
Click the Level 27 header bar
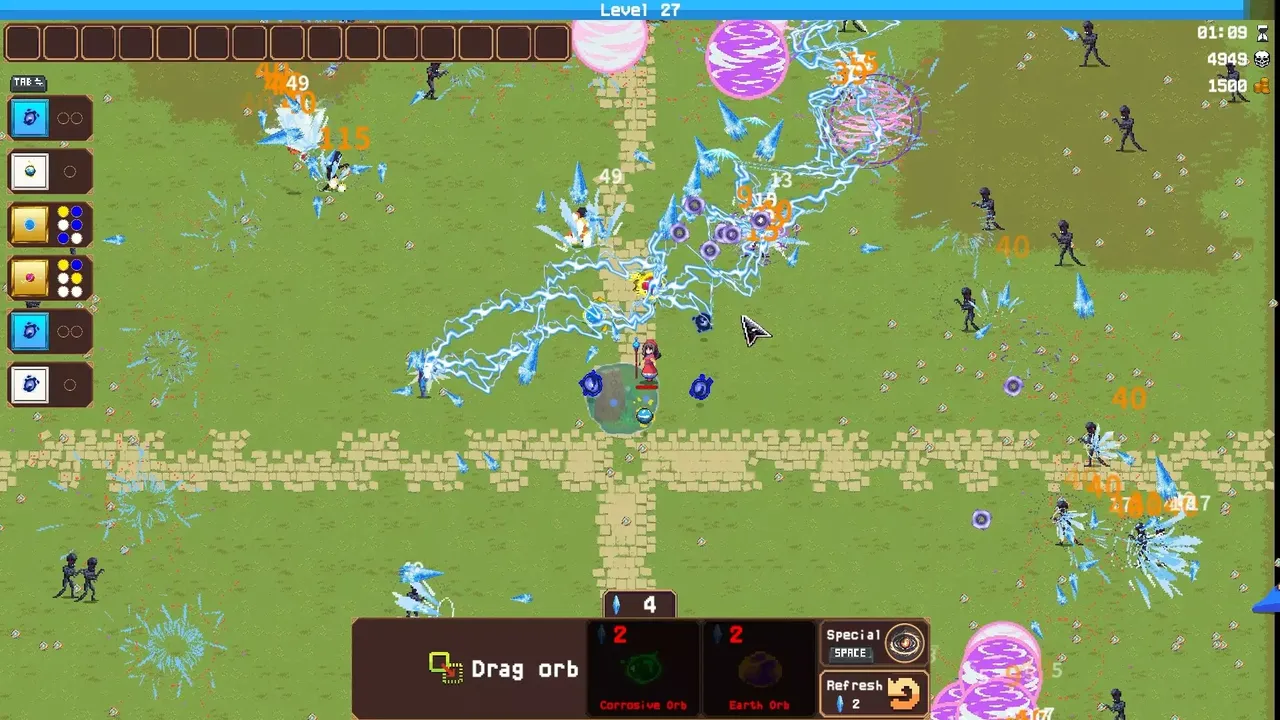pos(640,10)
